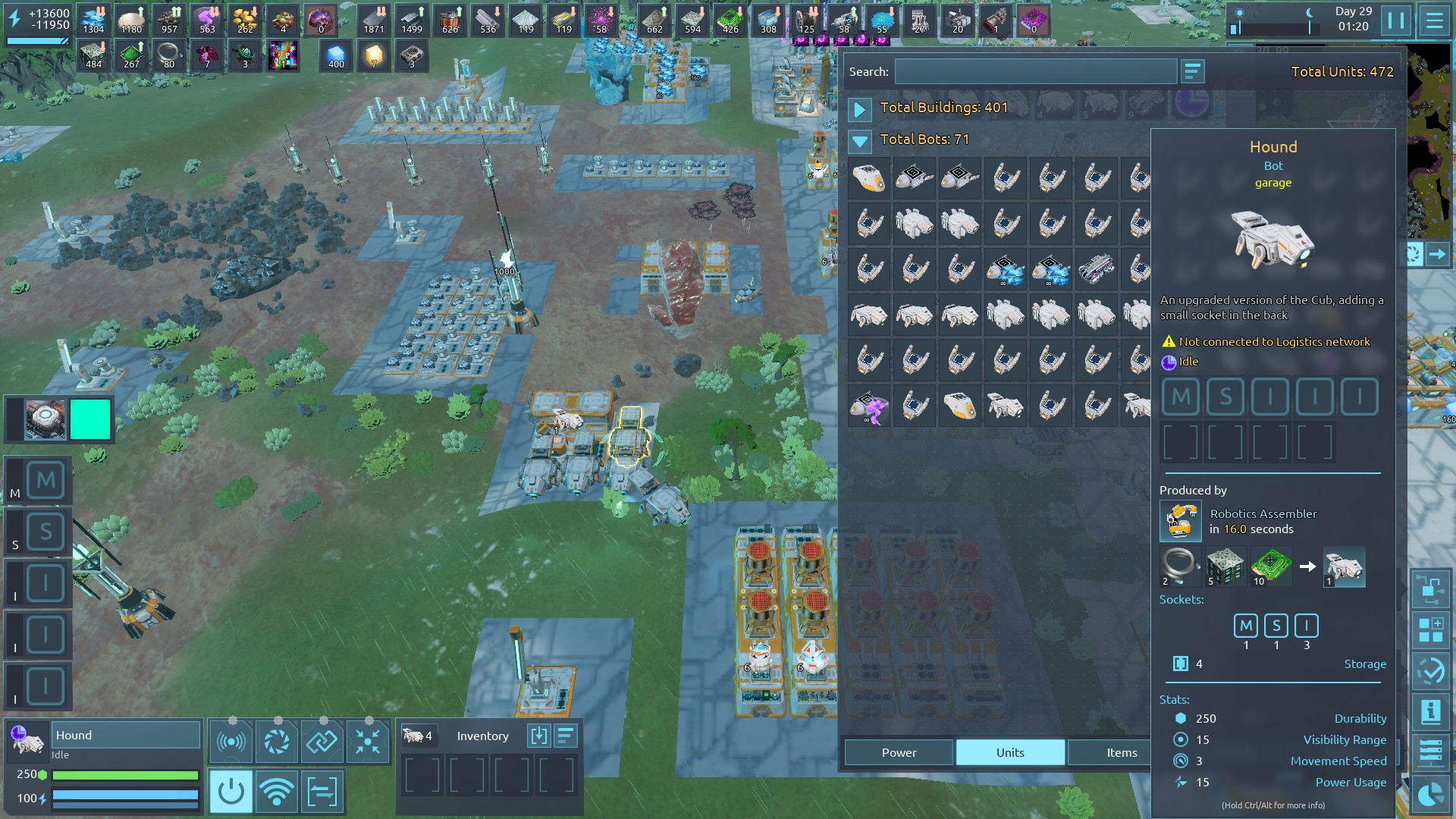
Task: Open the sort options beside the search field
Action: click(1192, 72)
